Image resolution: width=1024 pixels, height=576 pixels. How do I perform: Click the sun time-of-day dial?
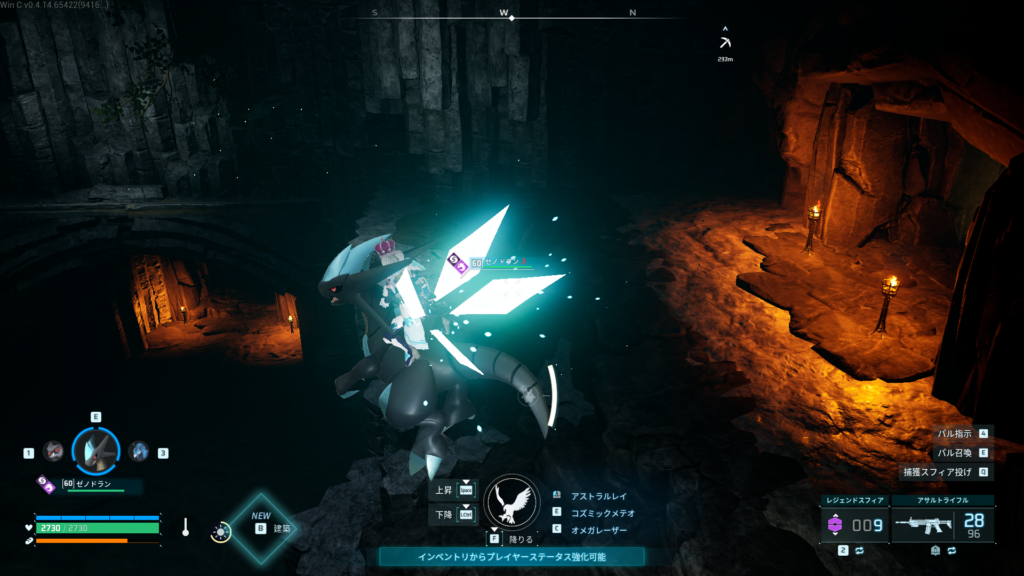click(218, 532)
